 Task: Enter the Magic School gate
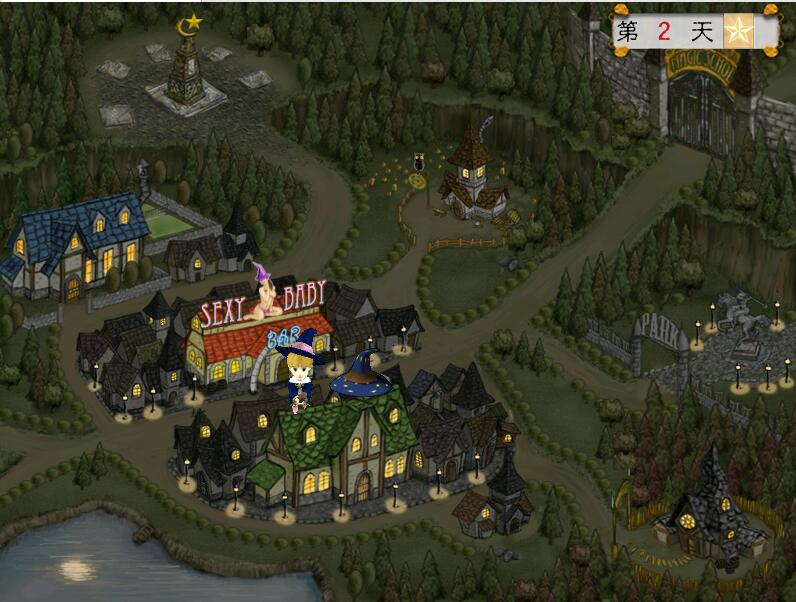click(700, 105)
